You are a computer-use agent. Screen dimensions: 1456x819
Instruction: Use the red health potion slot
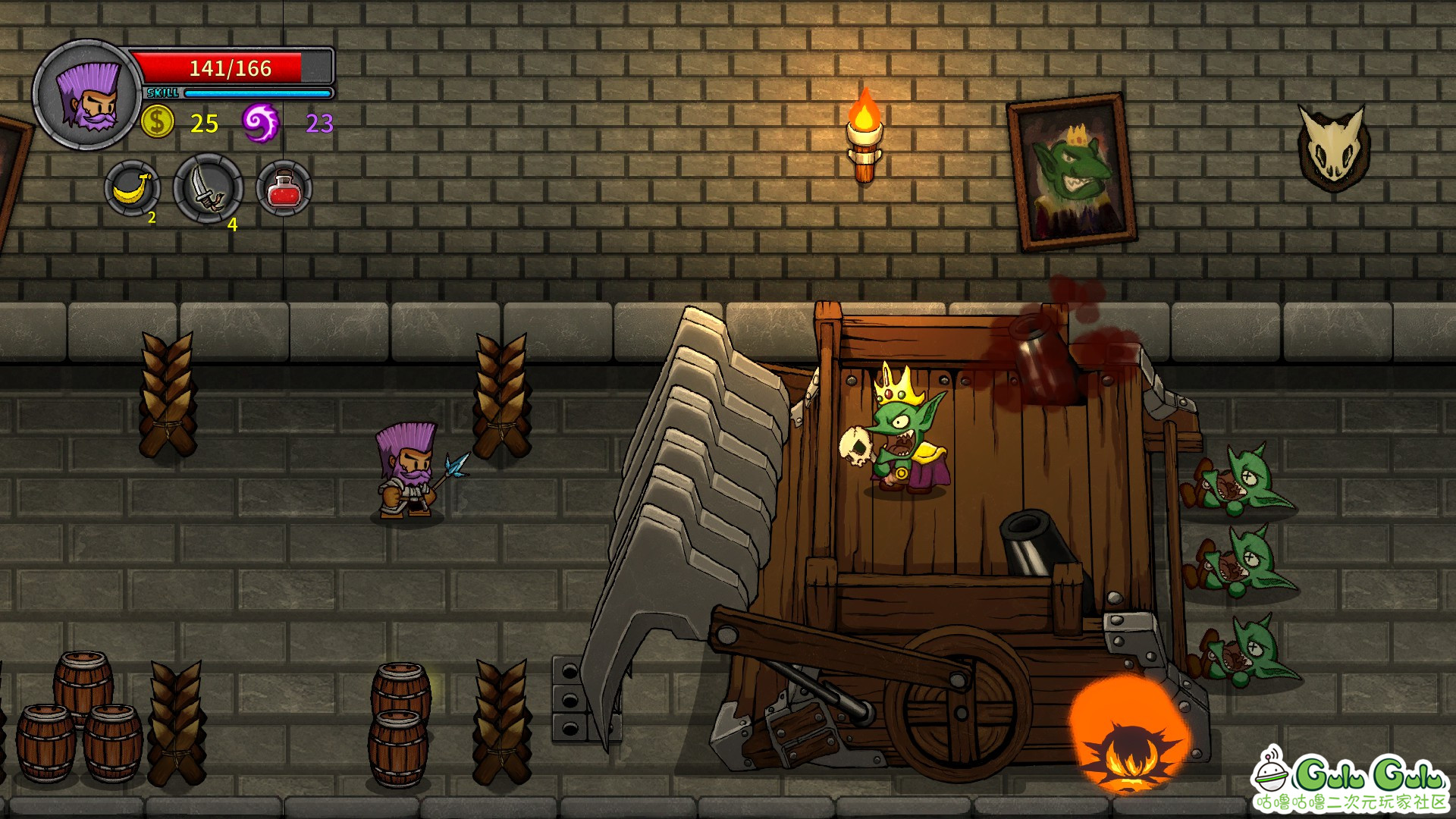tap(284, 188)
